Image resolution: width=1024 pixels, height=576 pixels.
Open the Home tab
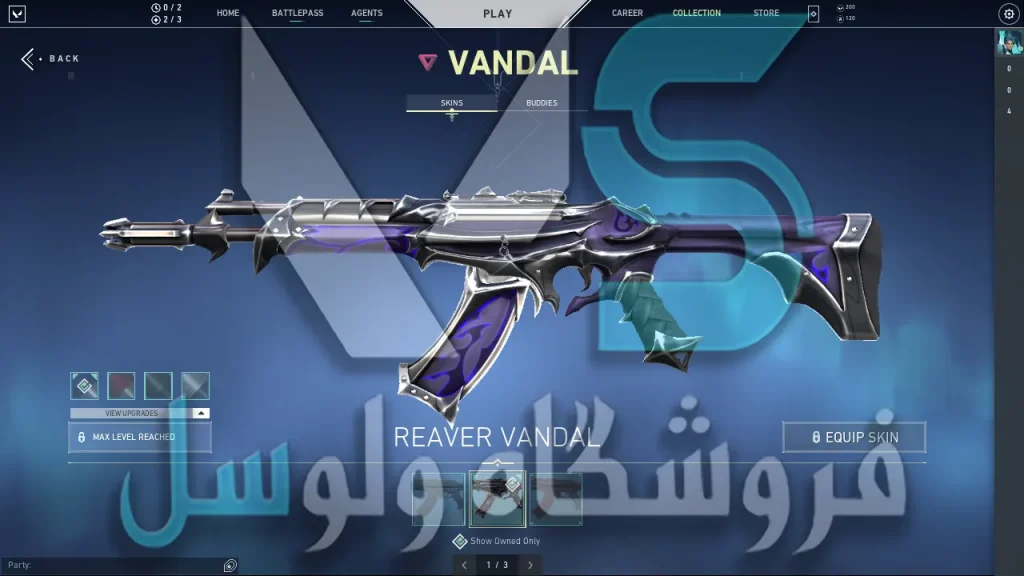tap(228, 14)
